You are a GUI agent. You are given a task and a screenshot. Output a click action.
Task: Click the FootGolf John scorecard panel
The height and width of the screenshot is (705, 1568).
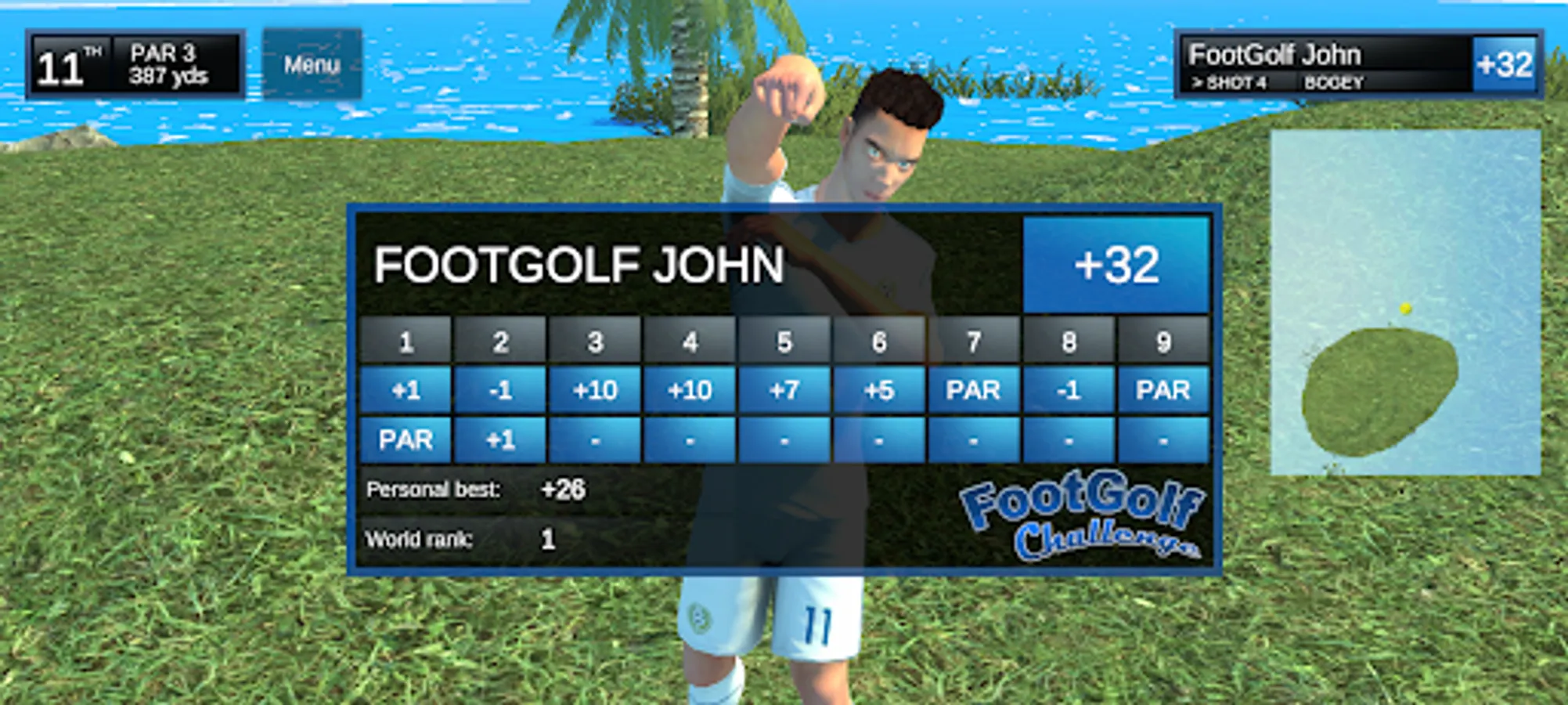click(784, 389)
